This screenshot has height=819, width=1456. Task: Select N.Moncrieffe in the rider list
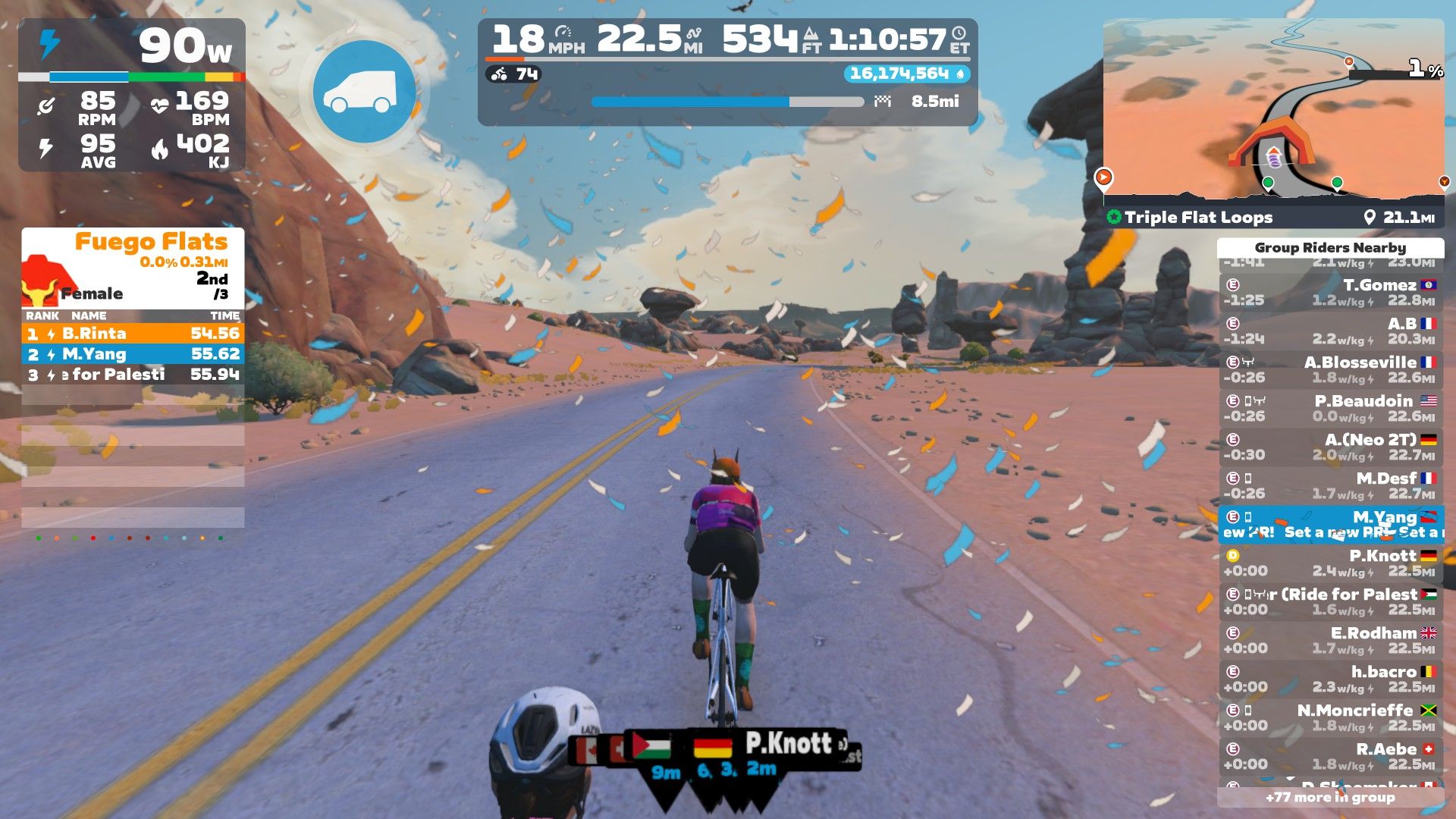click(x=1330, y=718)
